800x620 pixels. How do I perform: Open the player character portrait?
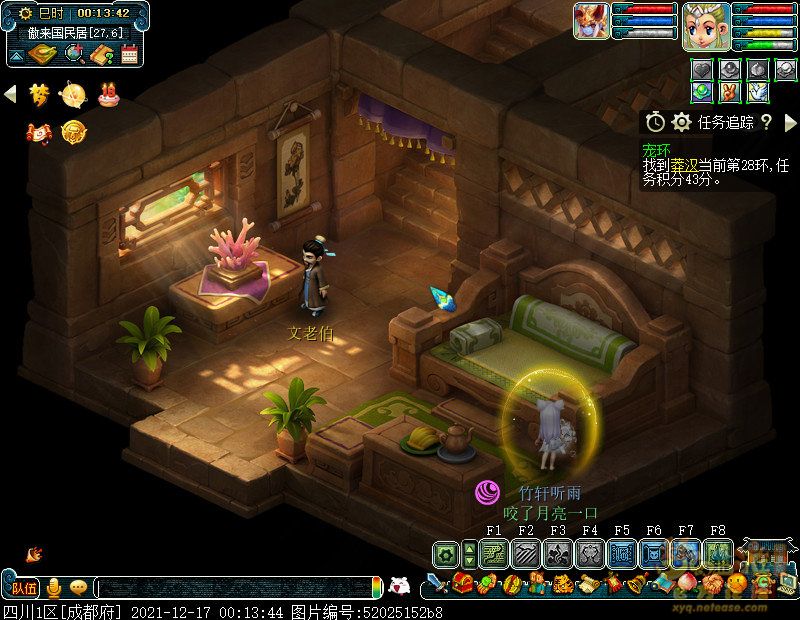point(704,24)
